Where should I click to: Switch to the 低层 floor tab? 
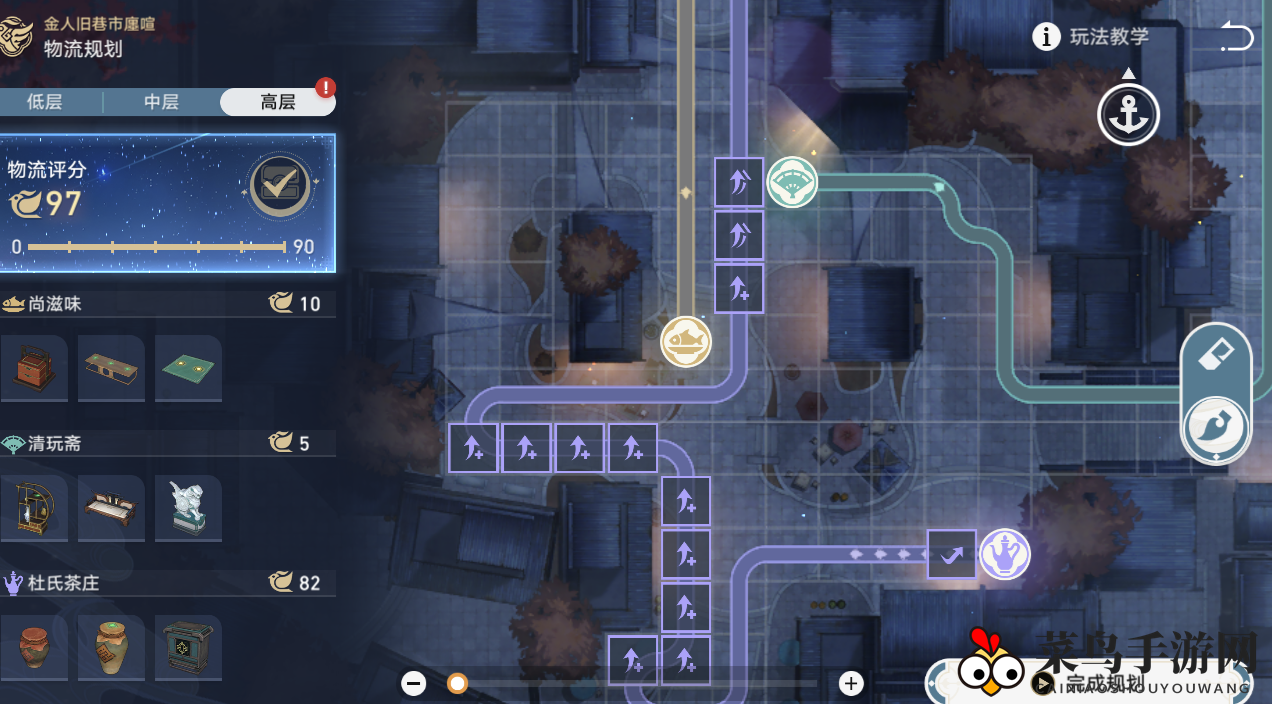(45, 102)
